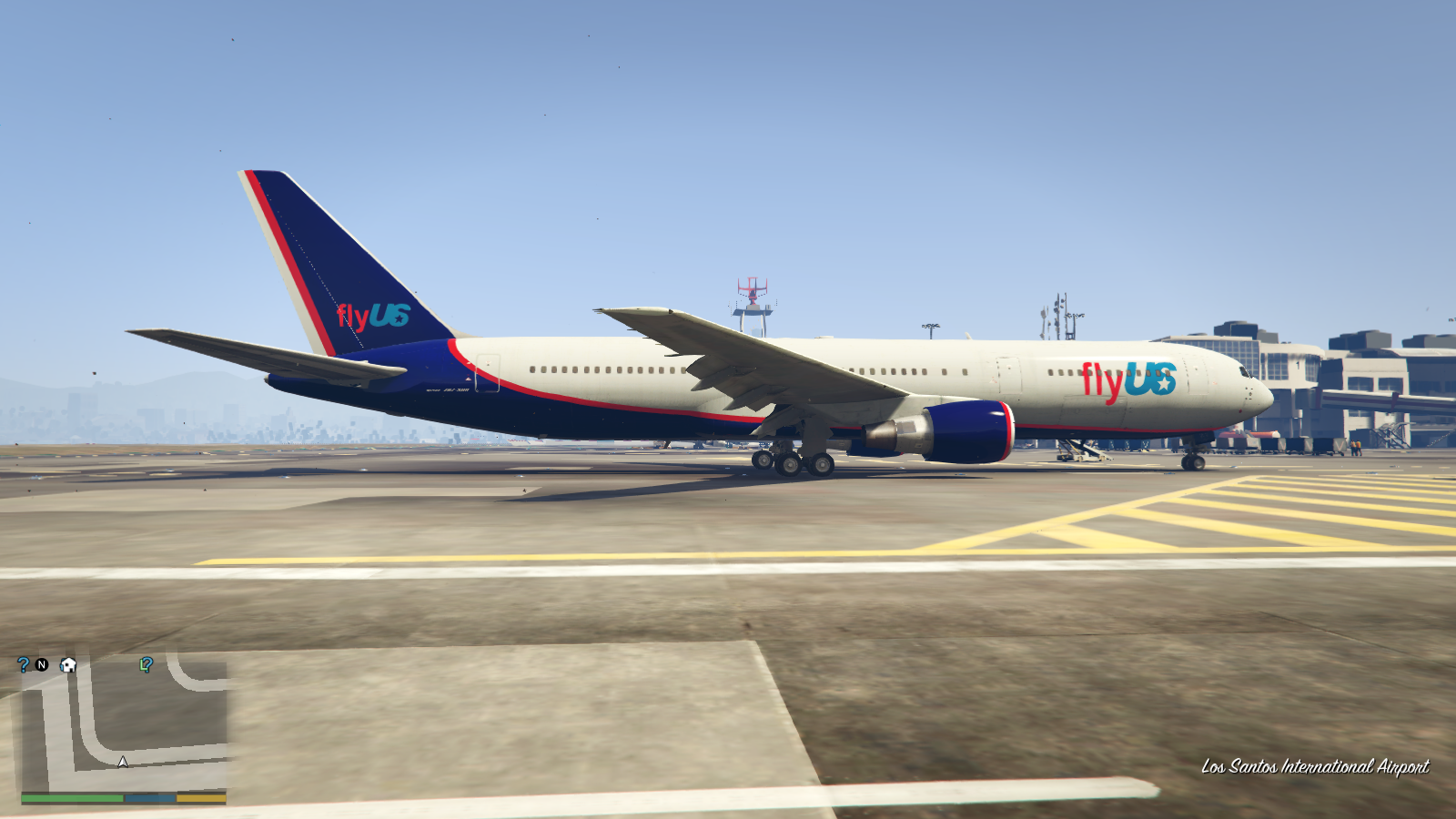1456x819 pixels.
Task: Click the white player arrow on the minimap
Action: [x=121, y=763]
